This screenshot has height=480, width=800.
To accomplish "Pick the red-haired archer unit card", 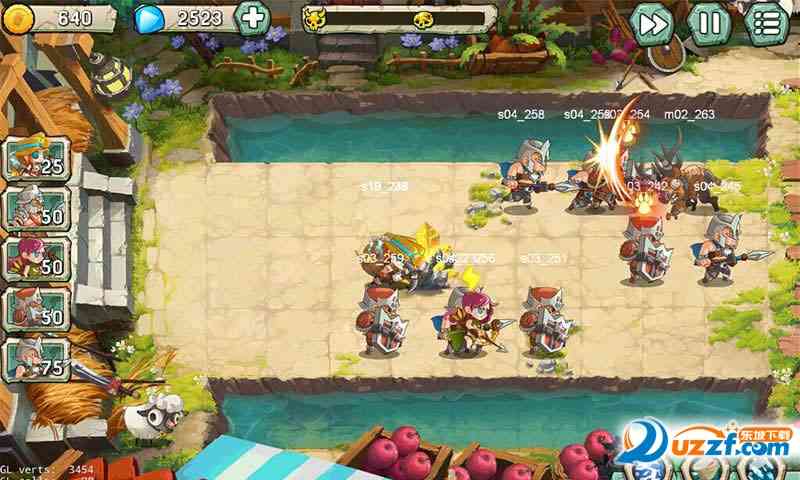I will click(36, 258).
